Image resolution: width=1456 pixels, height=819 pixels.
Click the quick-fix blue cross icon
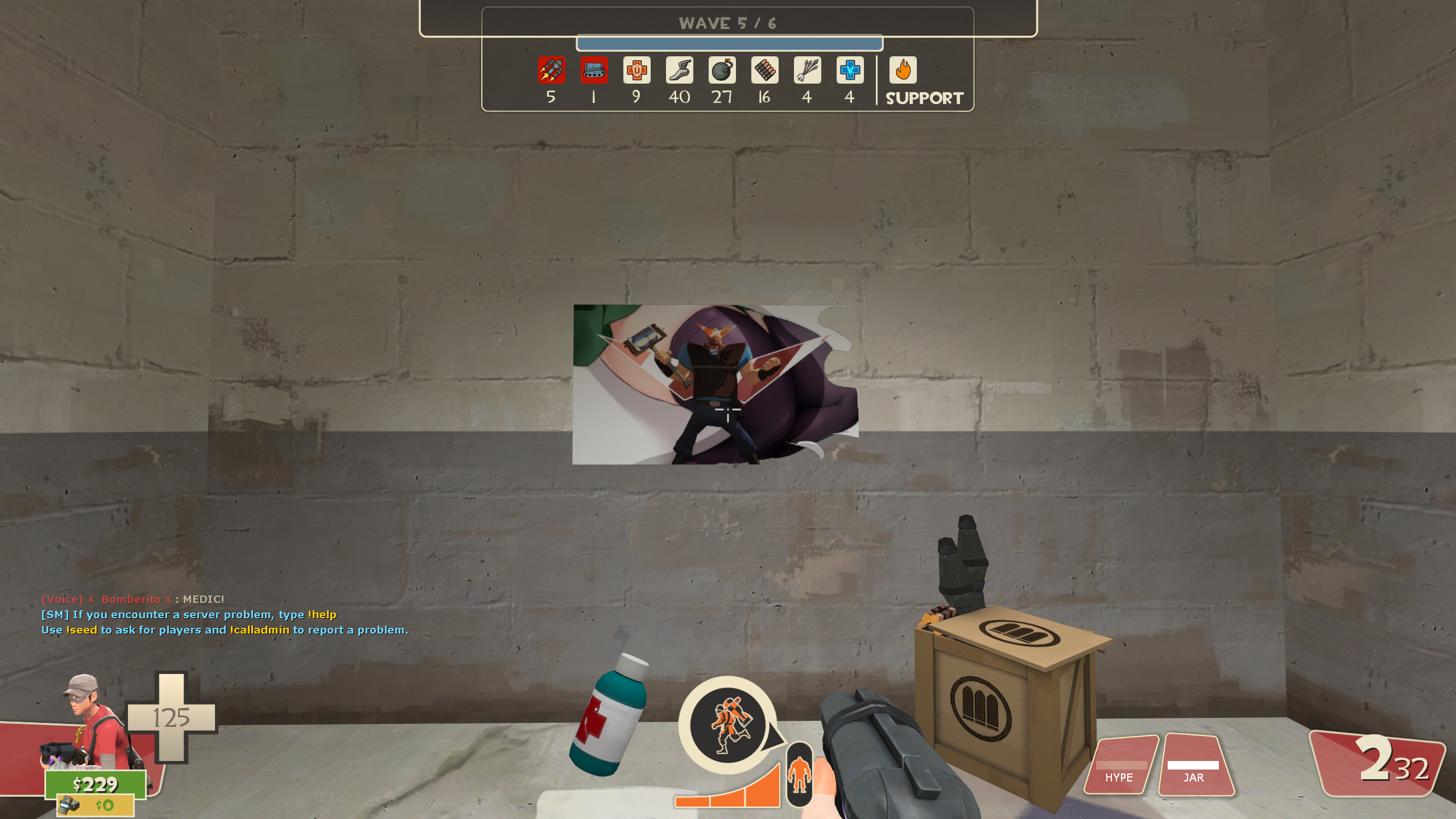[849, 71]
